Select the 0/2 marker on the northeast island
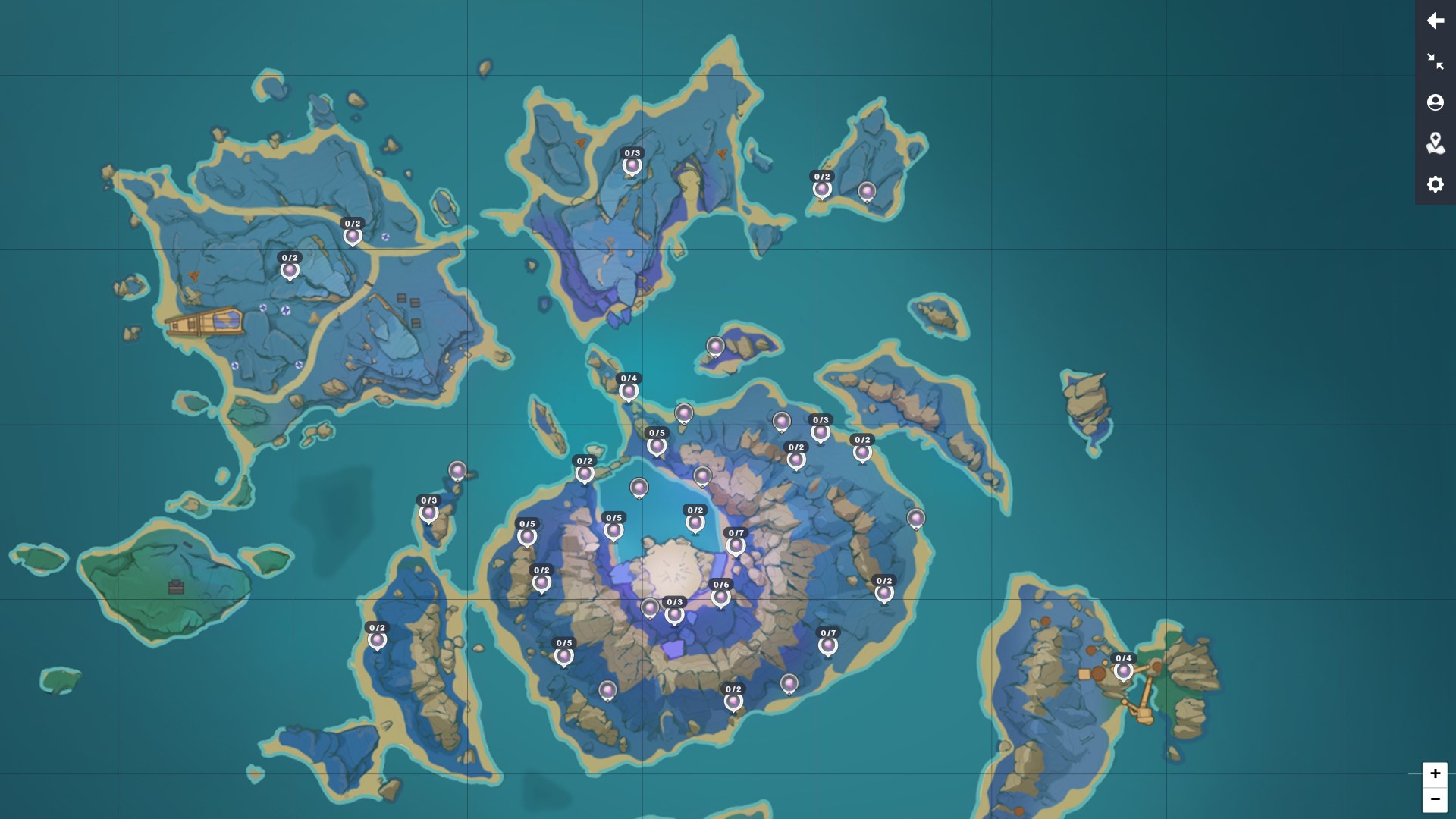 (821, 188)
